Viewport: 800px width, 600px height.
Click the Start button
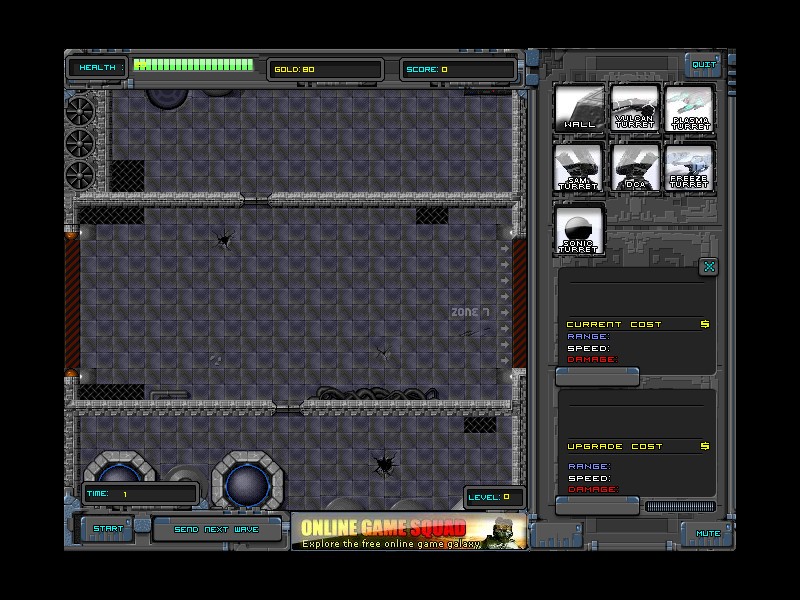[108, 529]
